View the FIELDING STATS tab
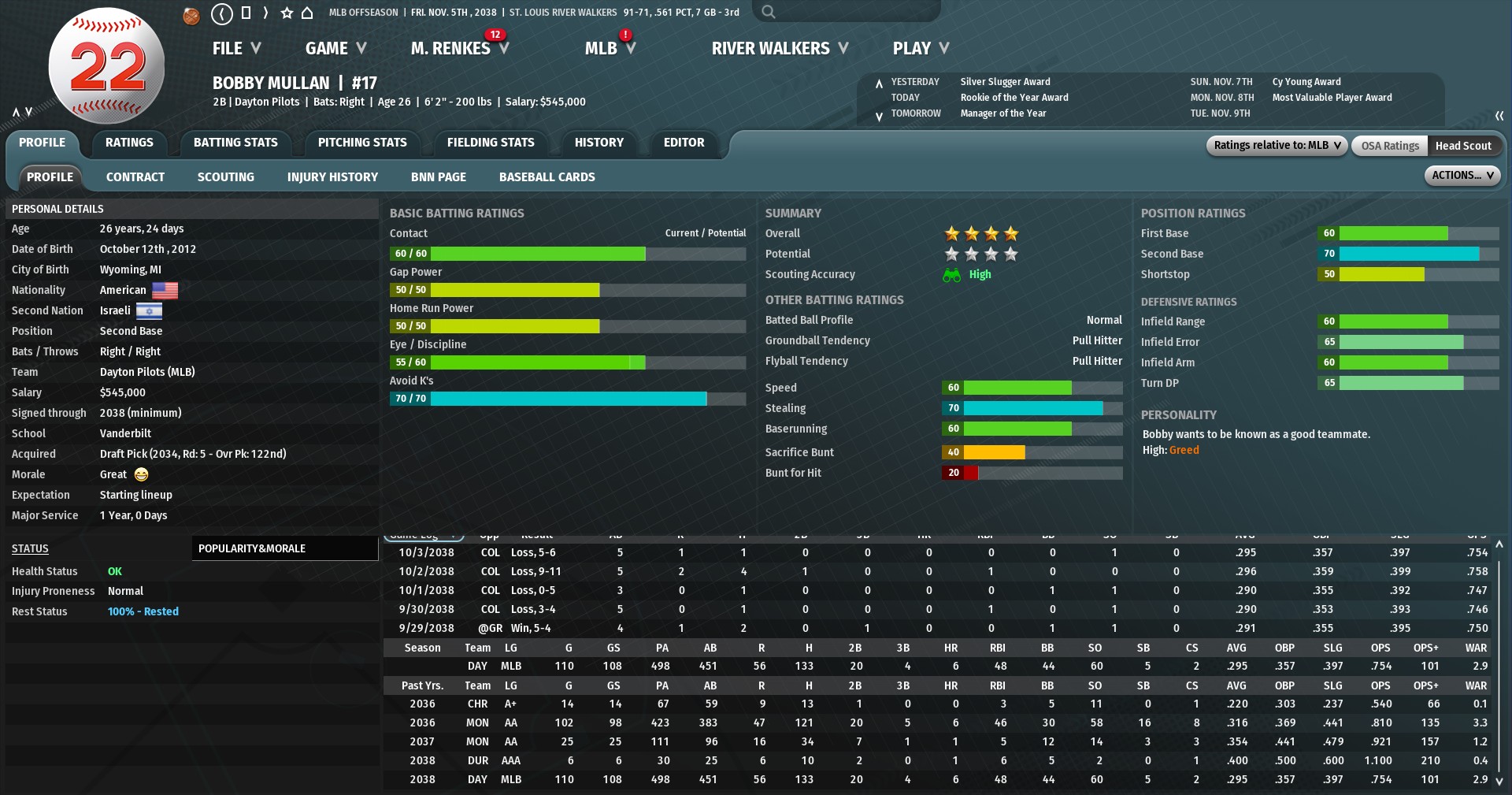Screen dimensions: 1512x795 [x=491, y=143]
